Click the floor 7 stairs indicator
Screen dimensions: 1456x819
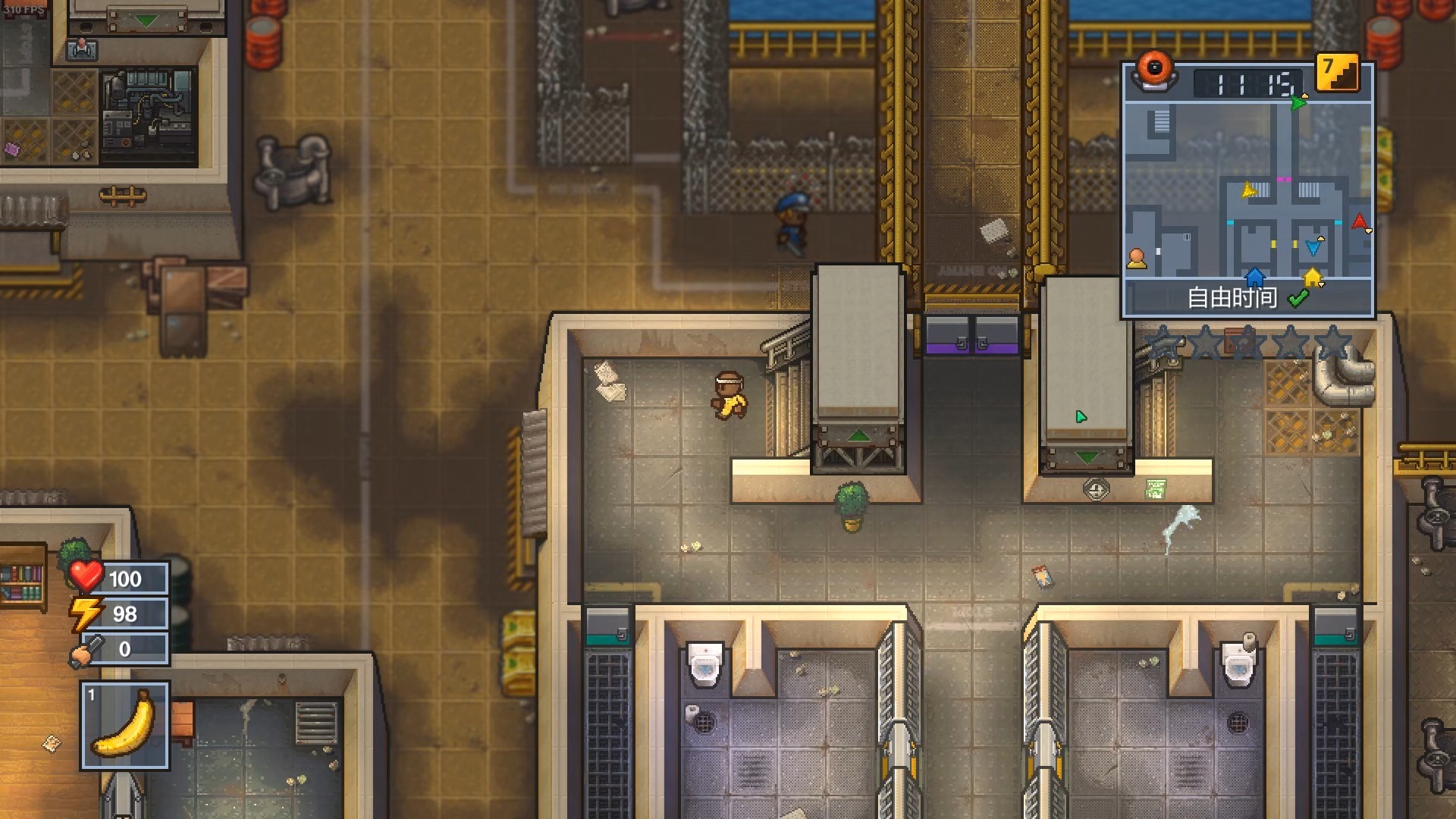coord(1337,73)
